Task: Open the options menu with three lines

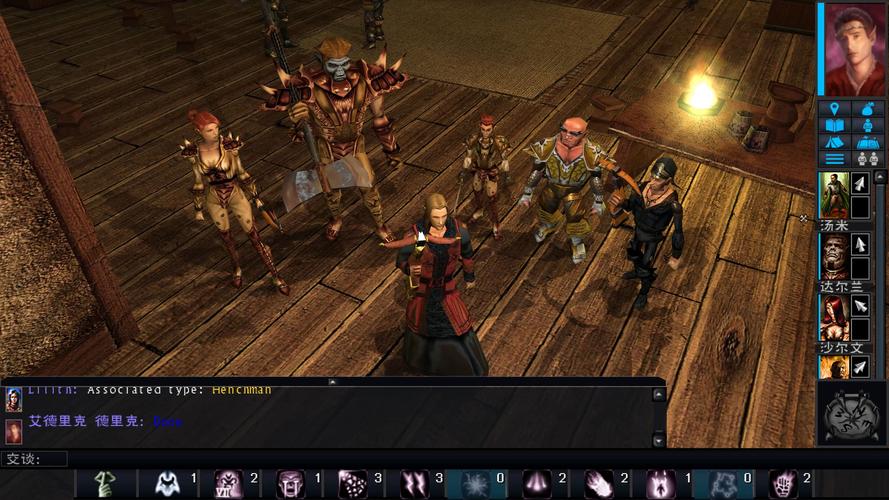Action: 834,158
